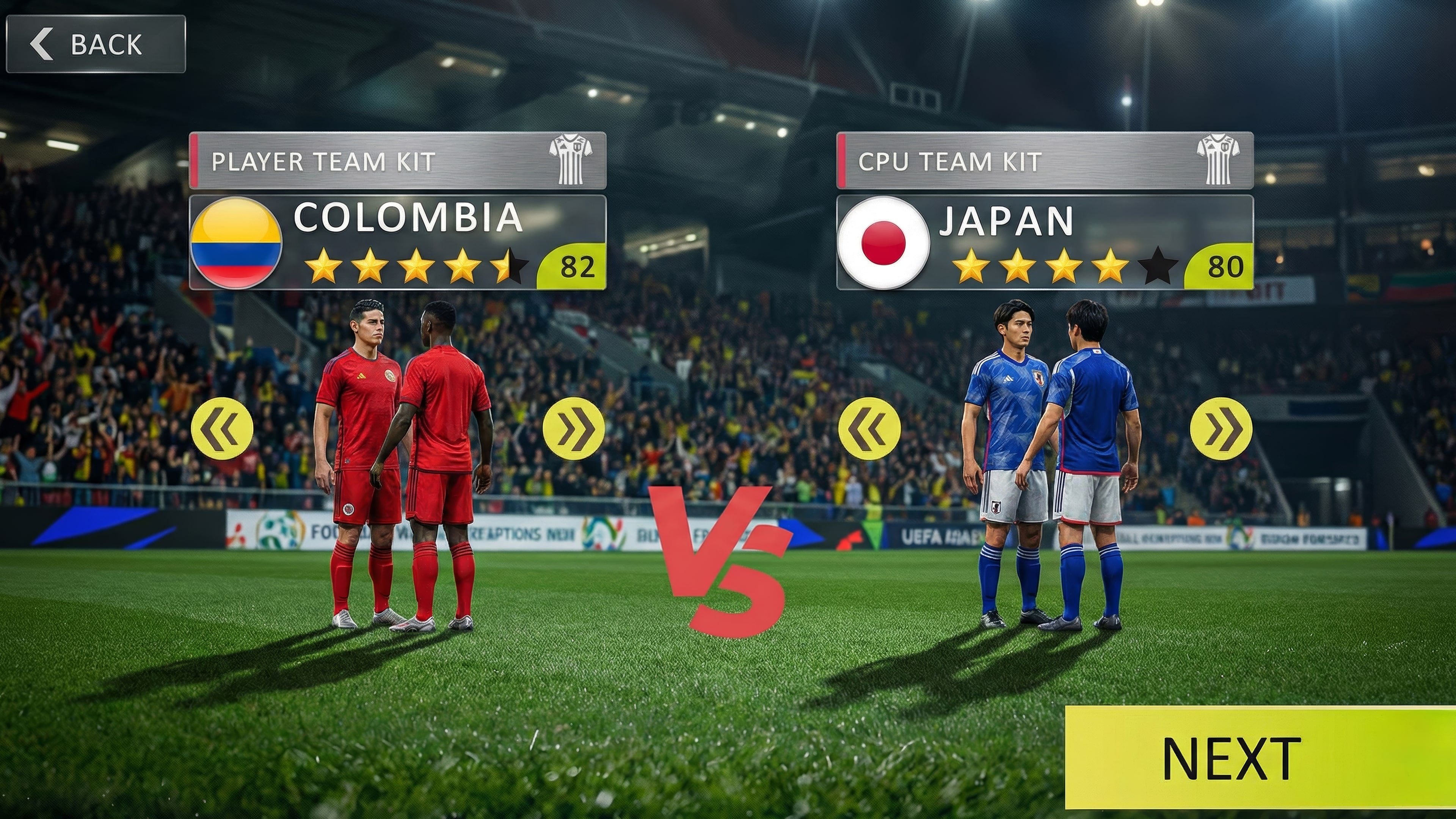Select the Japan team panel
The width and height of the screenshot is (1456, 819).
point(1045,243)
